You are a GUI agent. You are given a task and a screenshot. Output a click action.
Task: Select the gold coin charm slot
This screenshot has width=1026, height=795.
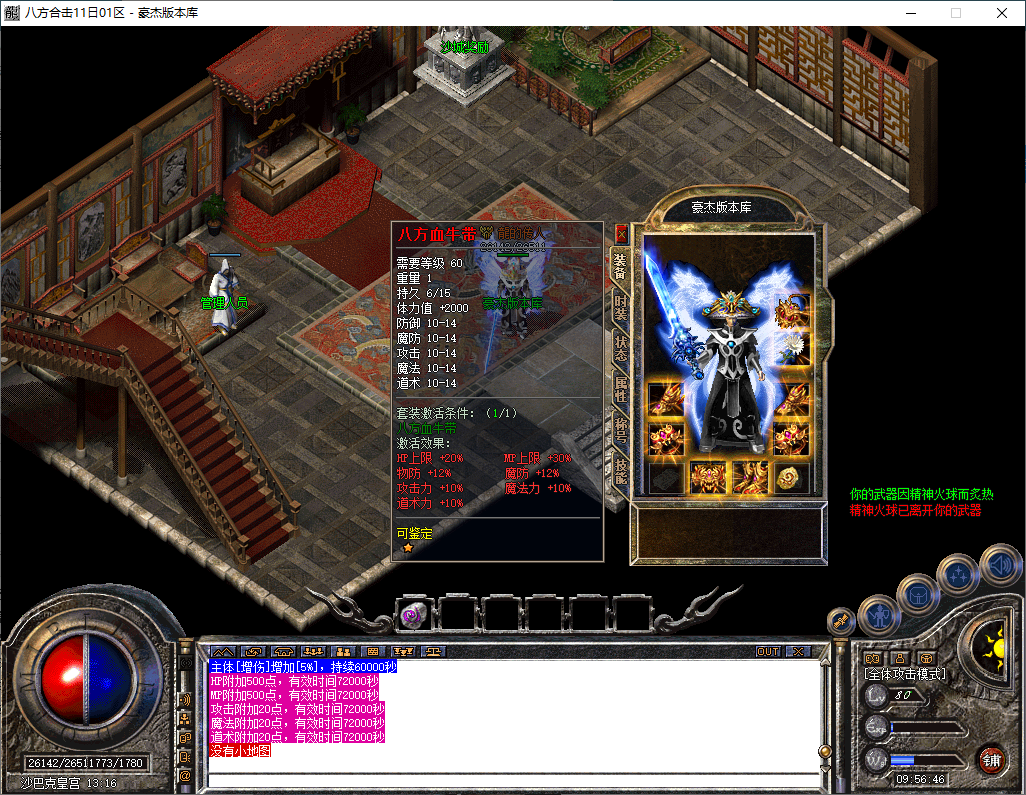coord(793,477)
